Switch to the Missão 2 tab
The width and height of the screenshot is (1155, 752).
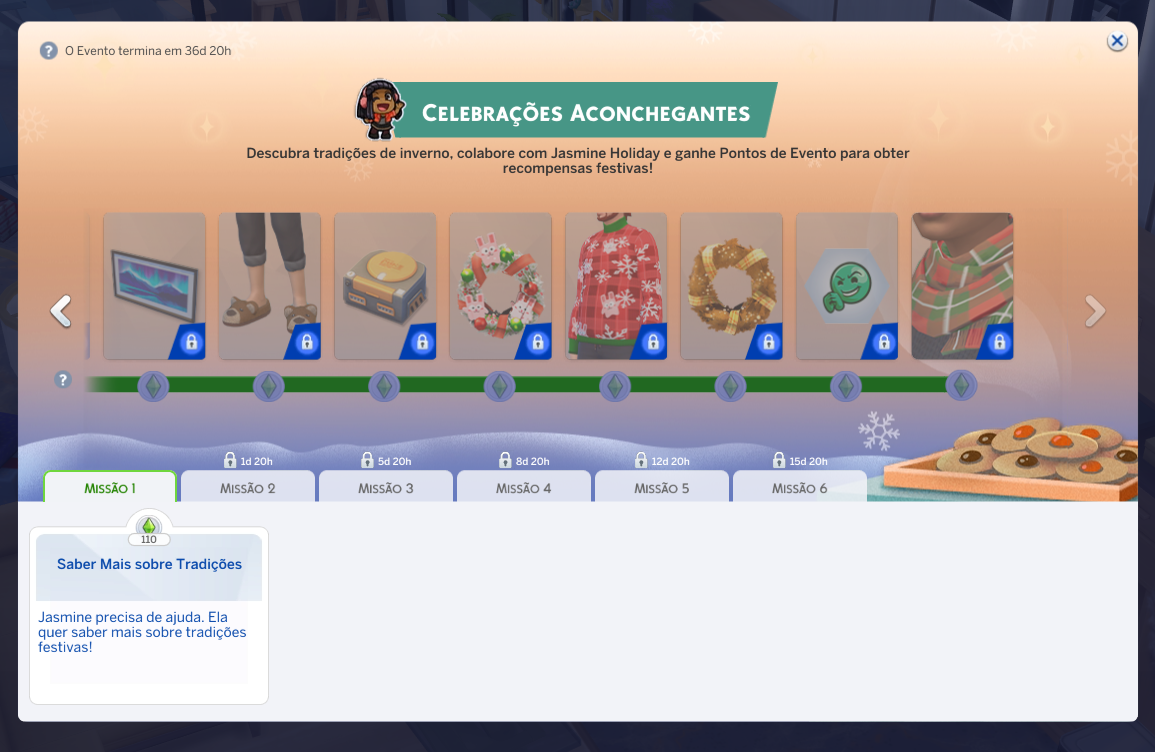248,488
